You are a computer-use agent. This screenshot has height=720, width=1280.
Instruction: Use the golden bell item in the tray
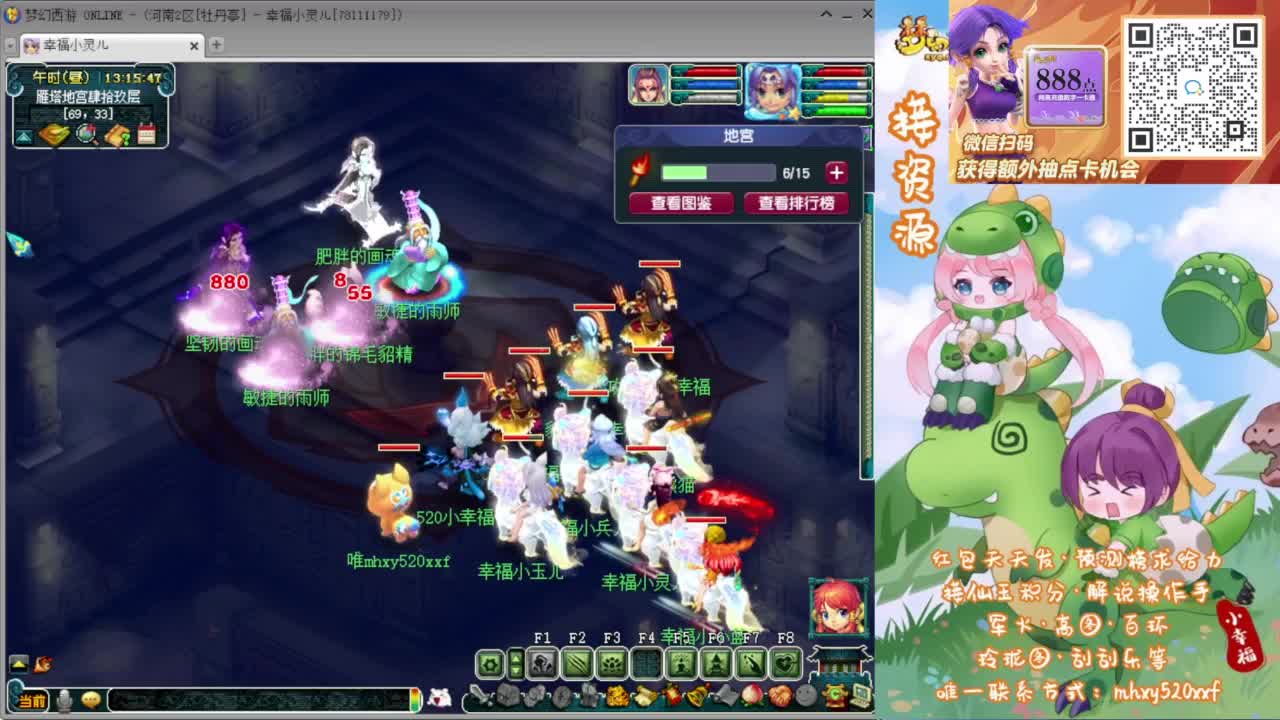(697, 696)
